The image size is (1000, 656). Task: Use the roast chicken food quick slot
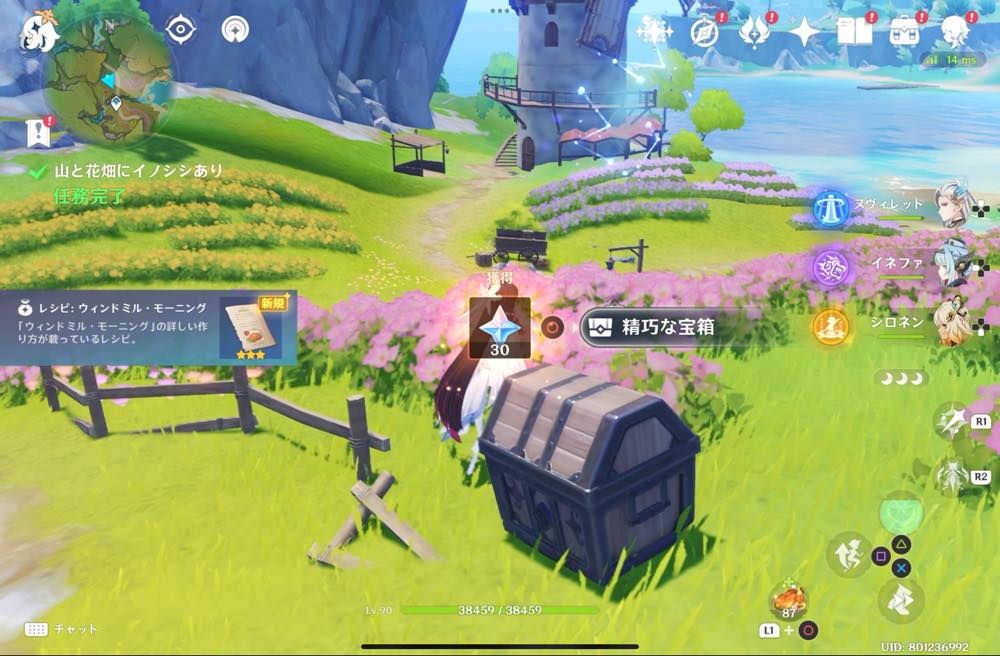click(790, 602)
